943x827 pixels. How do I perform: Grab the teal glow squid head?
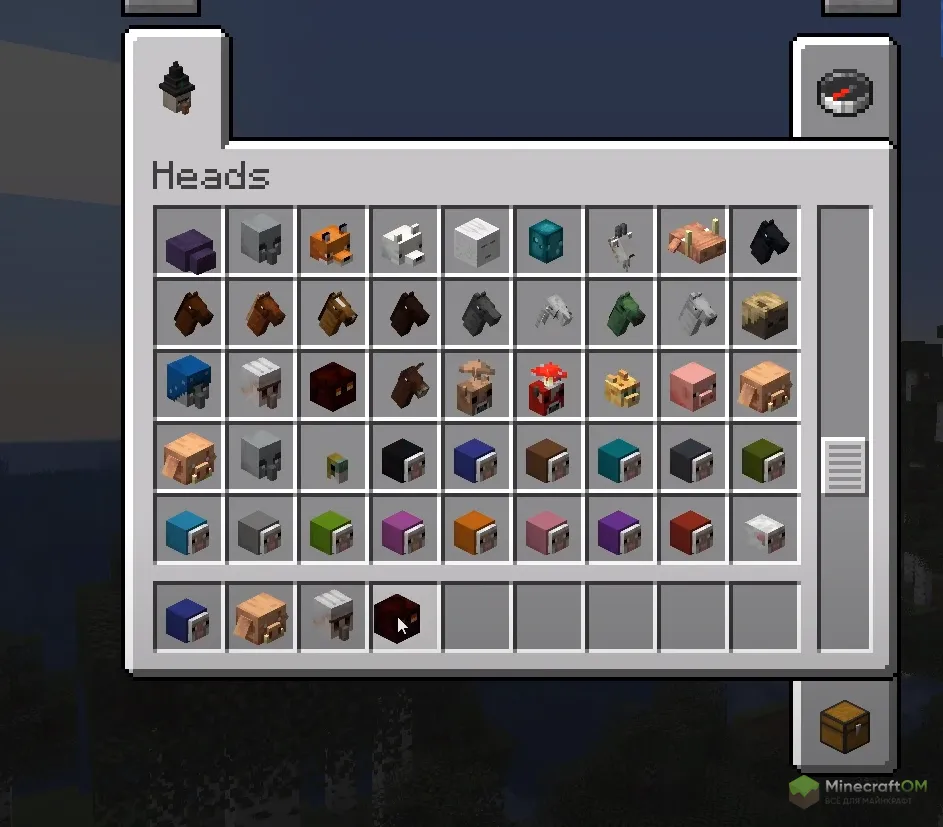549,241
